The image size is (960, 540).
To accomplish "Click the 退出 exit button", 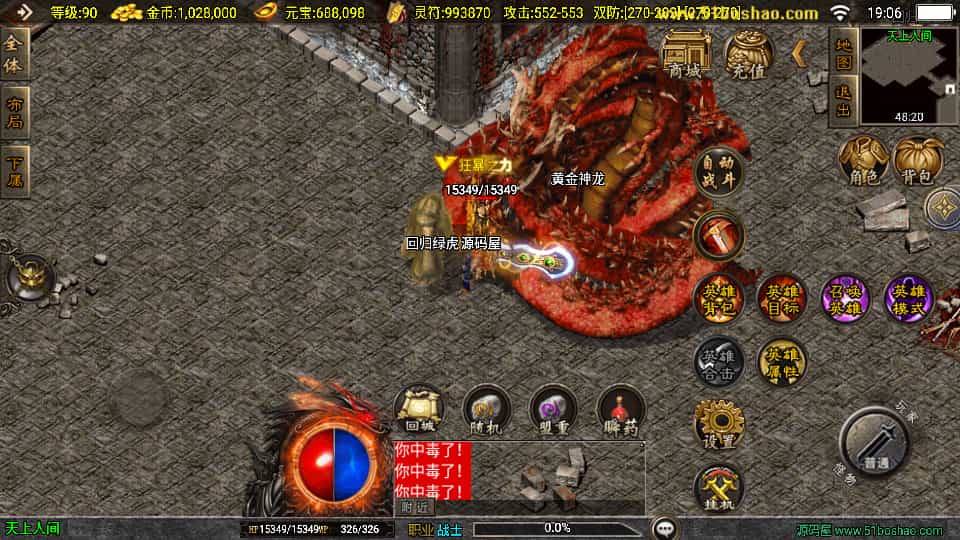I will [x=843, y=102].
